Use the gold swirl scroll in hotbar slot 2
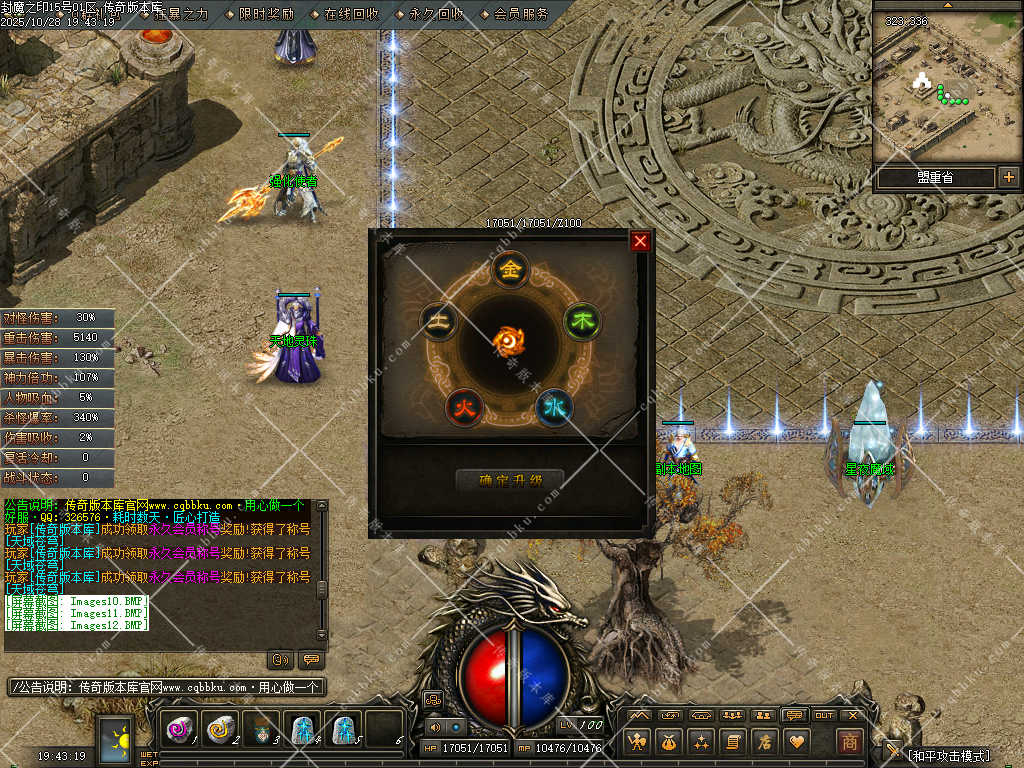The width and height of the screenshot is (1024, 768). pyautogui.click(x=220, y=729)
